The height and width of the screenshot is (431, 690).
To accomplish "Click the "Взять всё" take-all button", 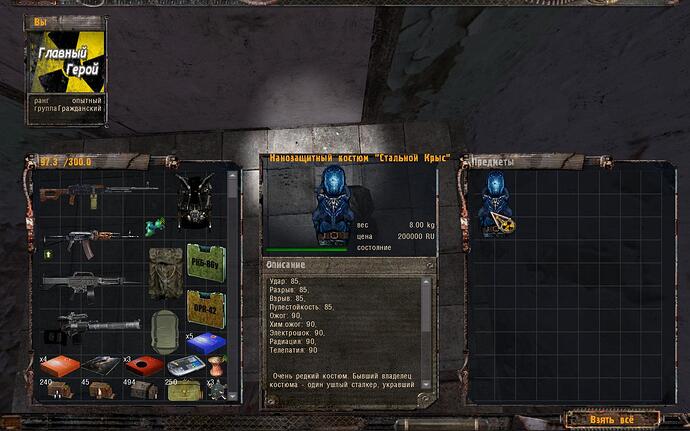I will 611,419.
